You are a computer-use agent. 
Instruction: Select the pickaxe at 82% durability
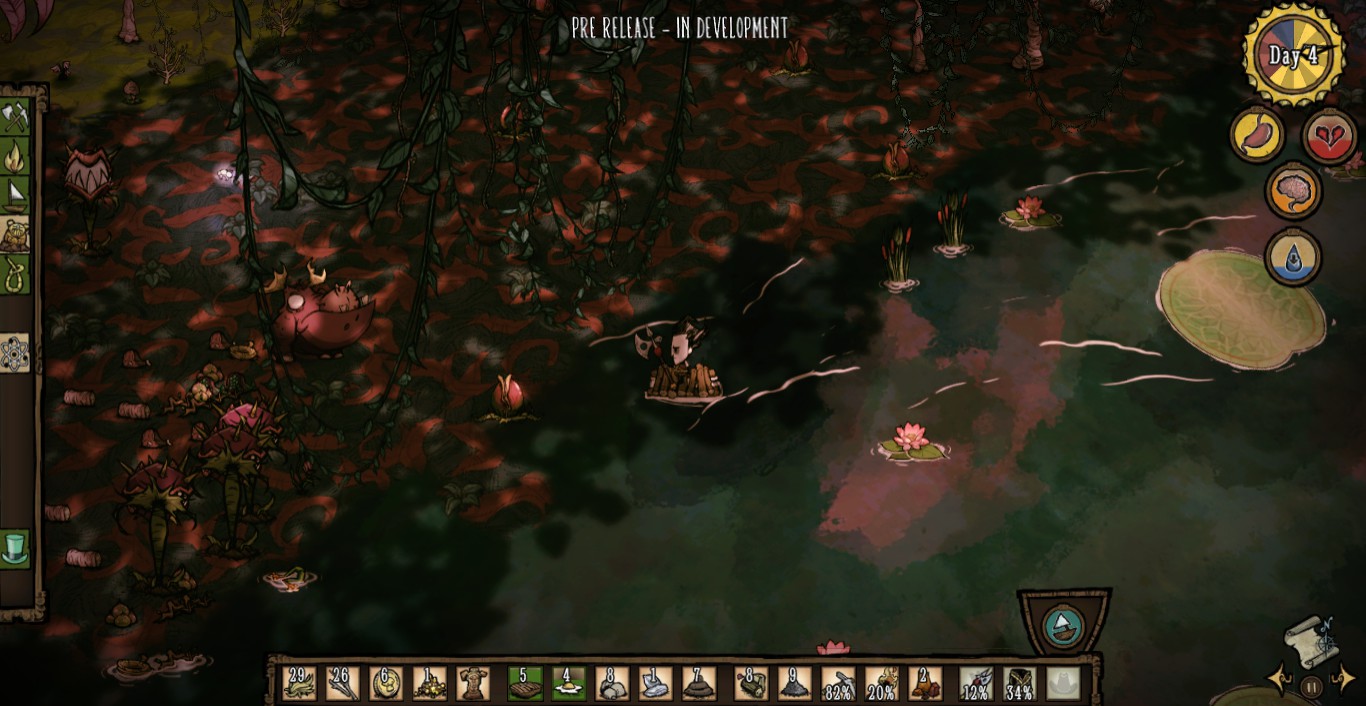838,683
